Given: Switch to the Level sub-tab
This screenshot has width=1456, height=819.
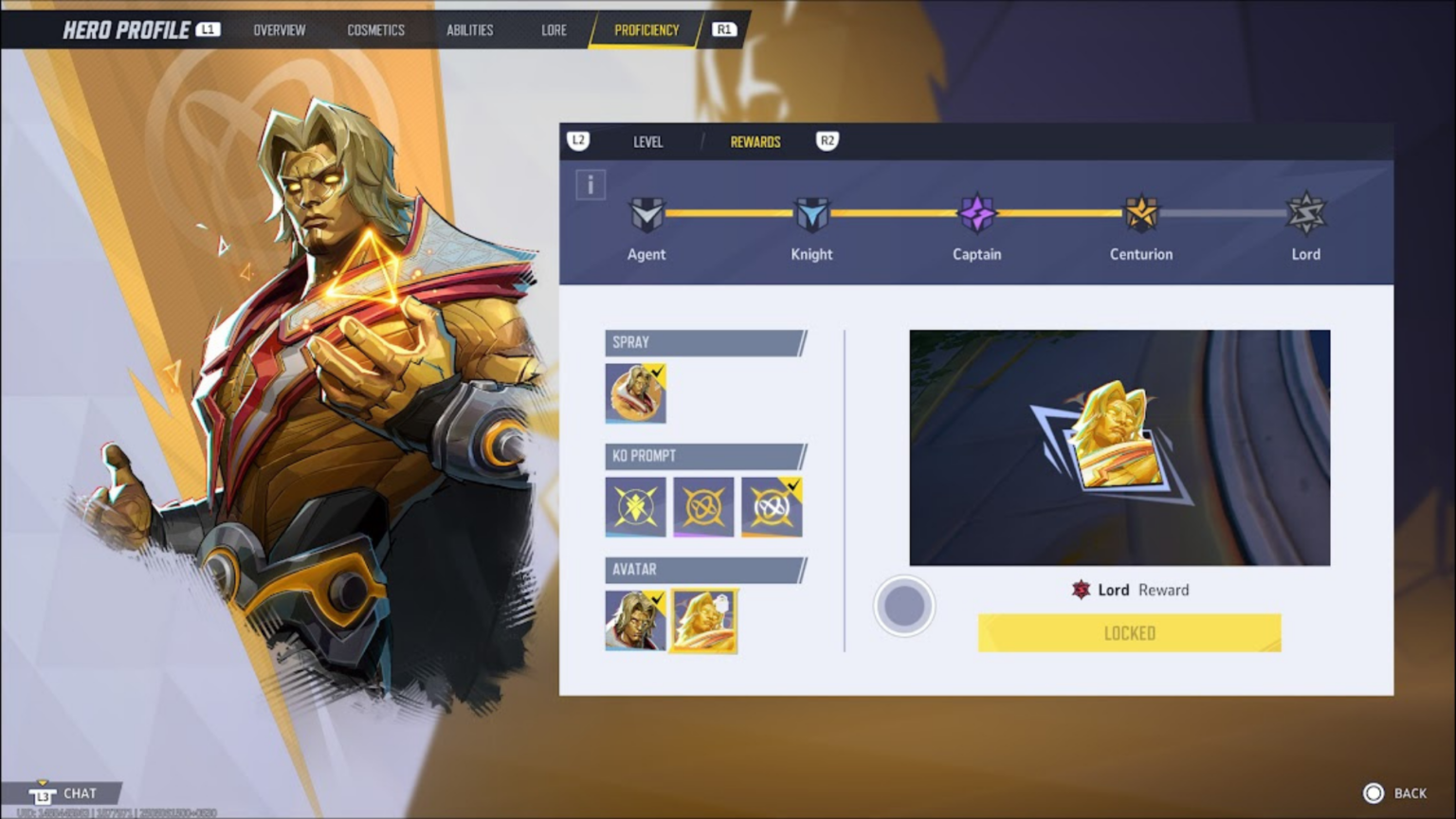Looking at the screenshot, I should [647, 142].
